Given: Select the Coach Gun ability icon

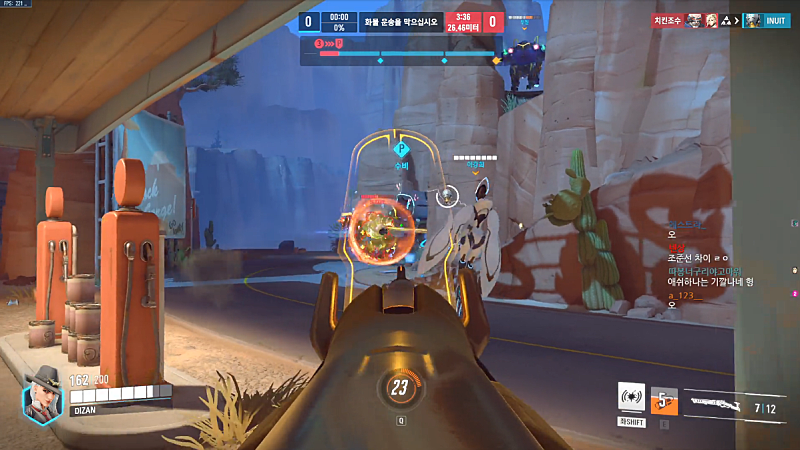Looking at the screenshot, I should point(630,396).
